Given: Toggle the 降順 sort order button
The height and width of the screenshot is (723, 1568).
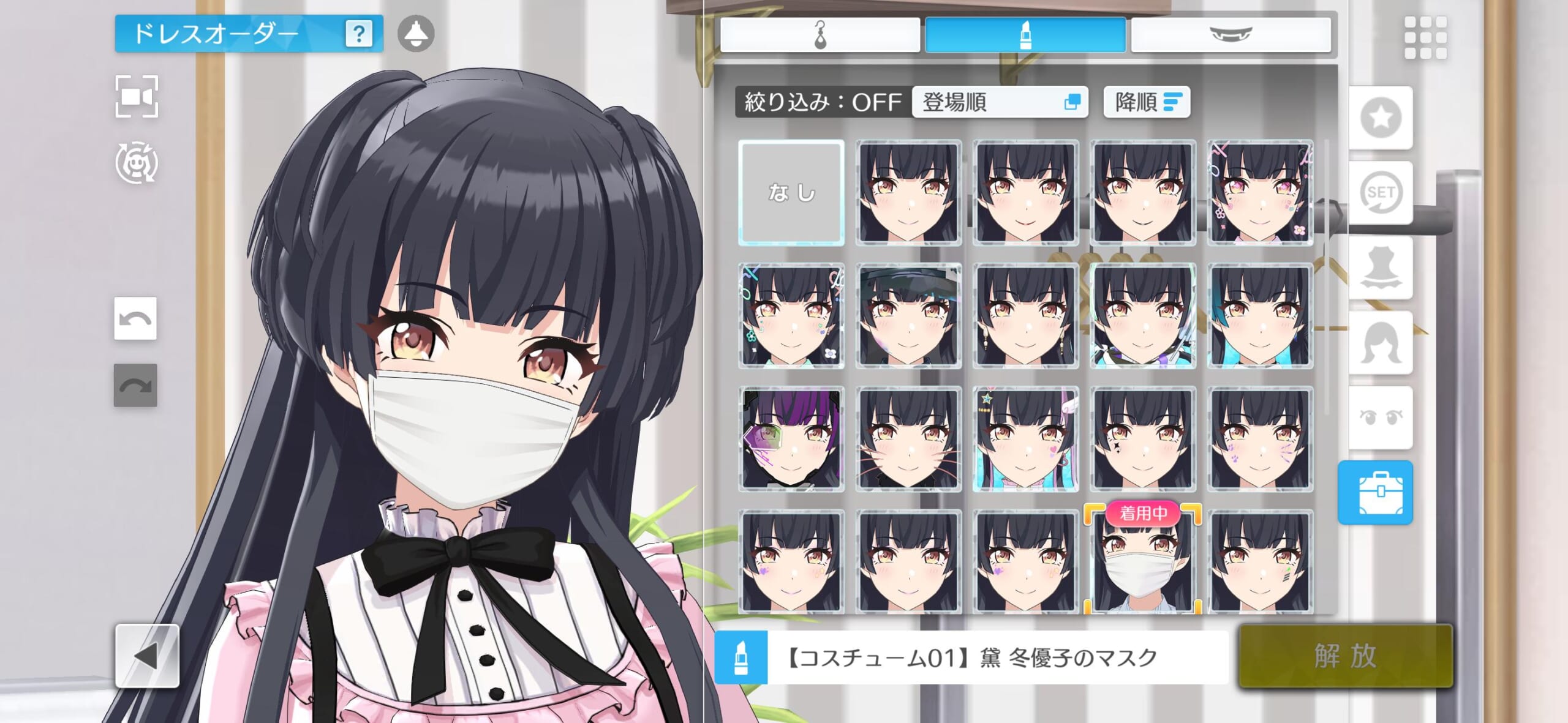Looking at the screenshot, I should pos(1147,102).
